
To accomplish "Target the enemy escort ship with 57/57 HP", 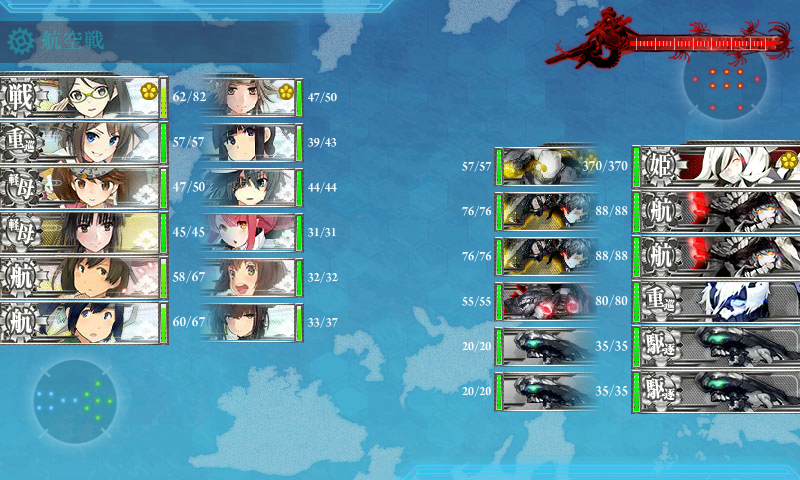I will pyautogui.click(x=545, y=166).
